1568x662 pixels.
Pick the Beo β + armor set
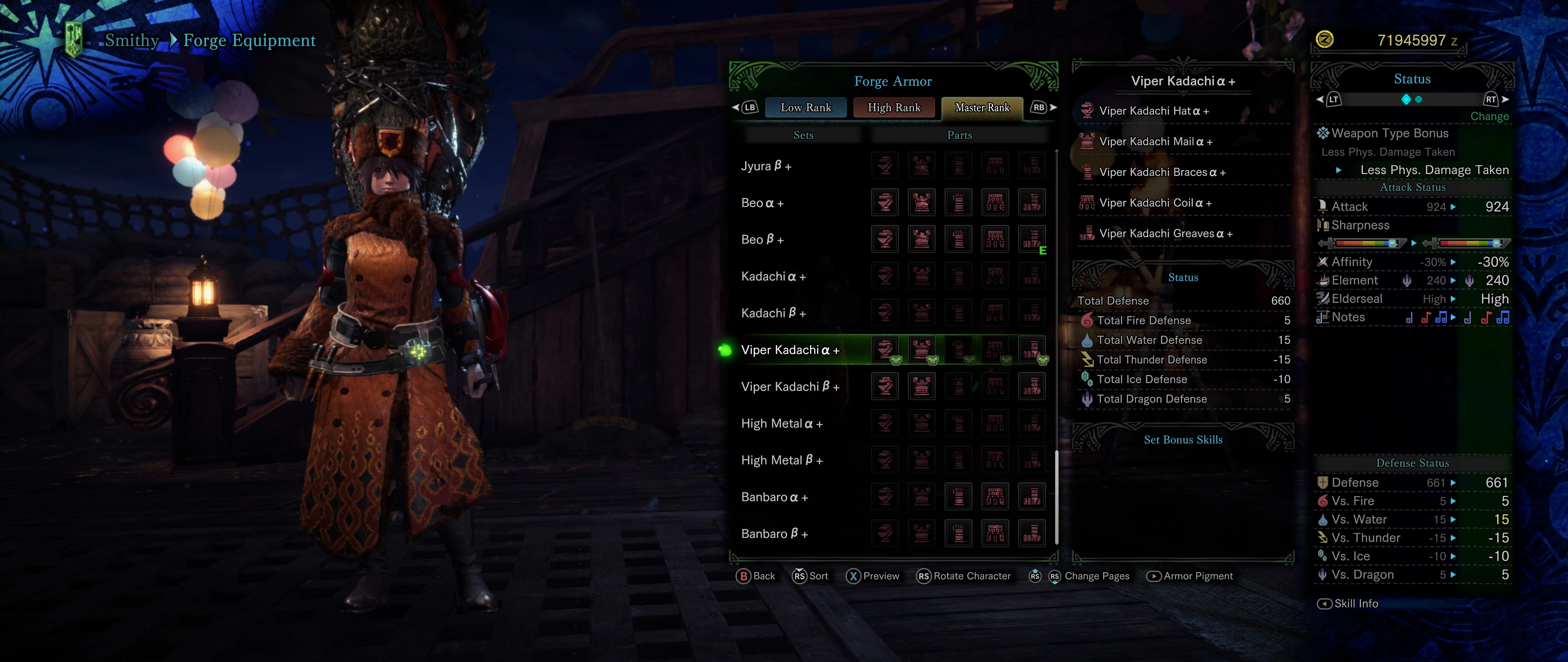(762, 240)
